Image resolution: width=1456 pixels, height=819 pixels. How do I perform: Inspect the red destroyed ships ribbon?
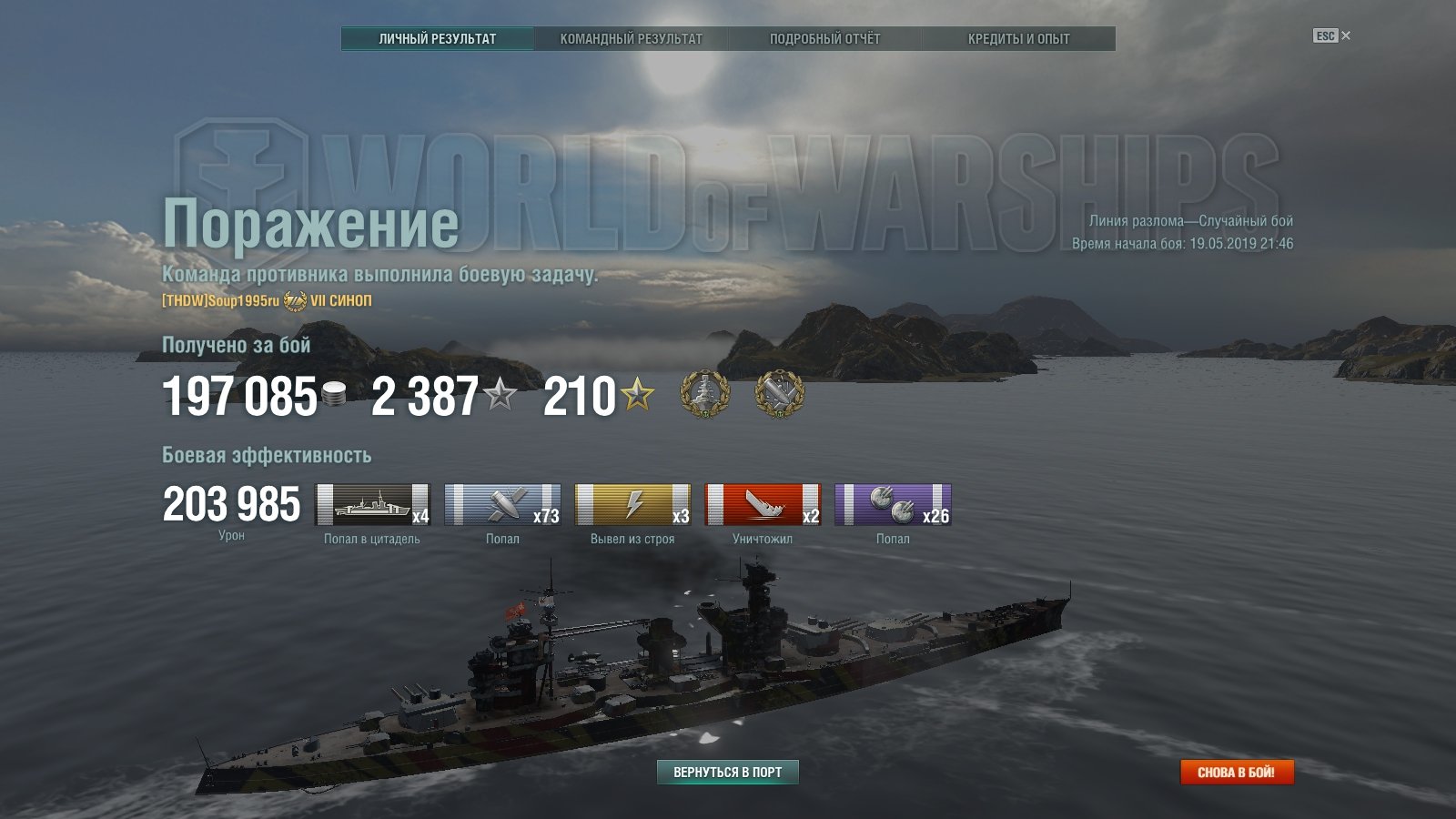(763, 505)
